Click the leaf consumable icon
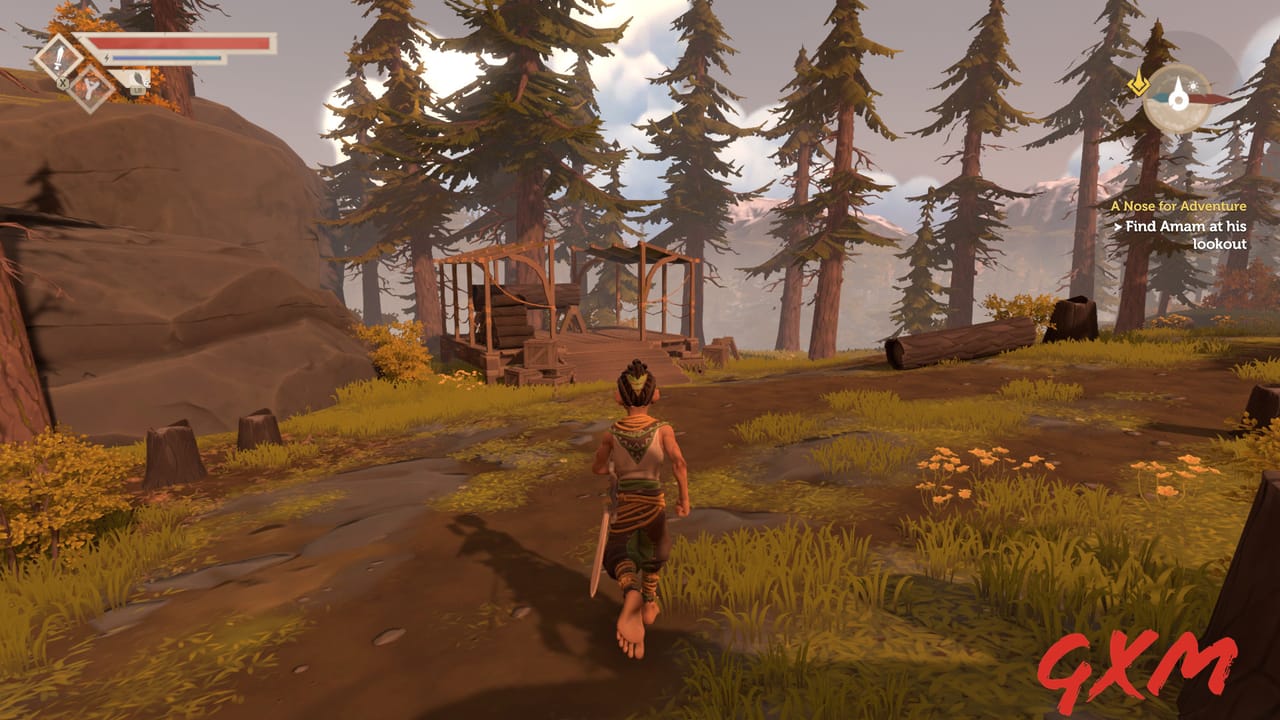This screenshot has width=1280, height=720. pos(137,77)
